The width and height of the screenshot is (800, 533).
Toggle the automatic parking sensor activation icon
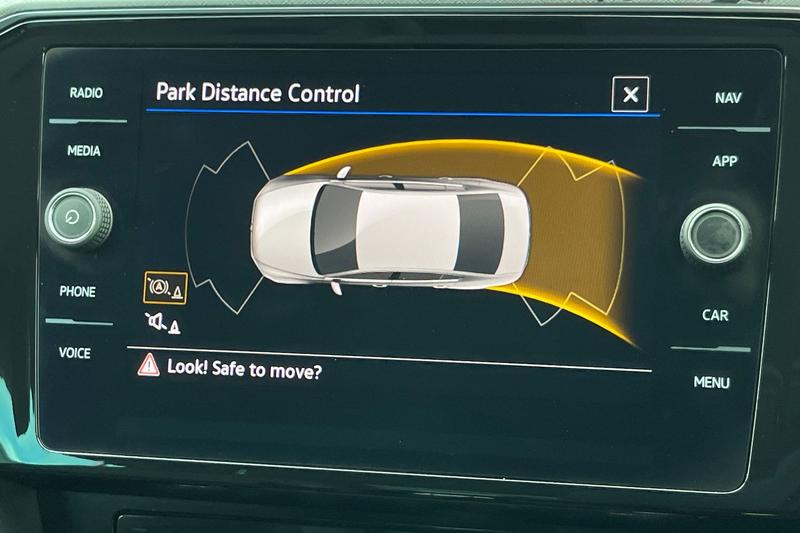tap(164, 288)
